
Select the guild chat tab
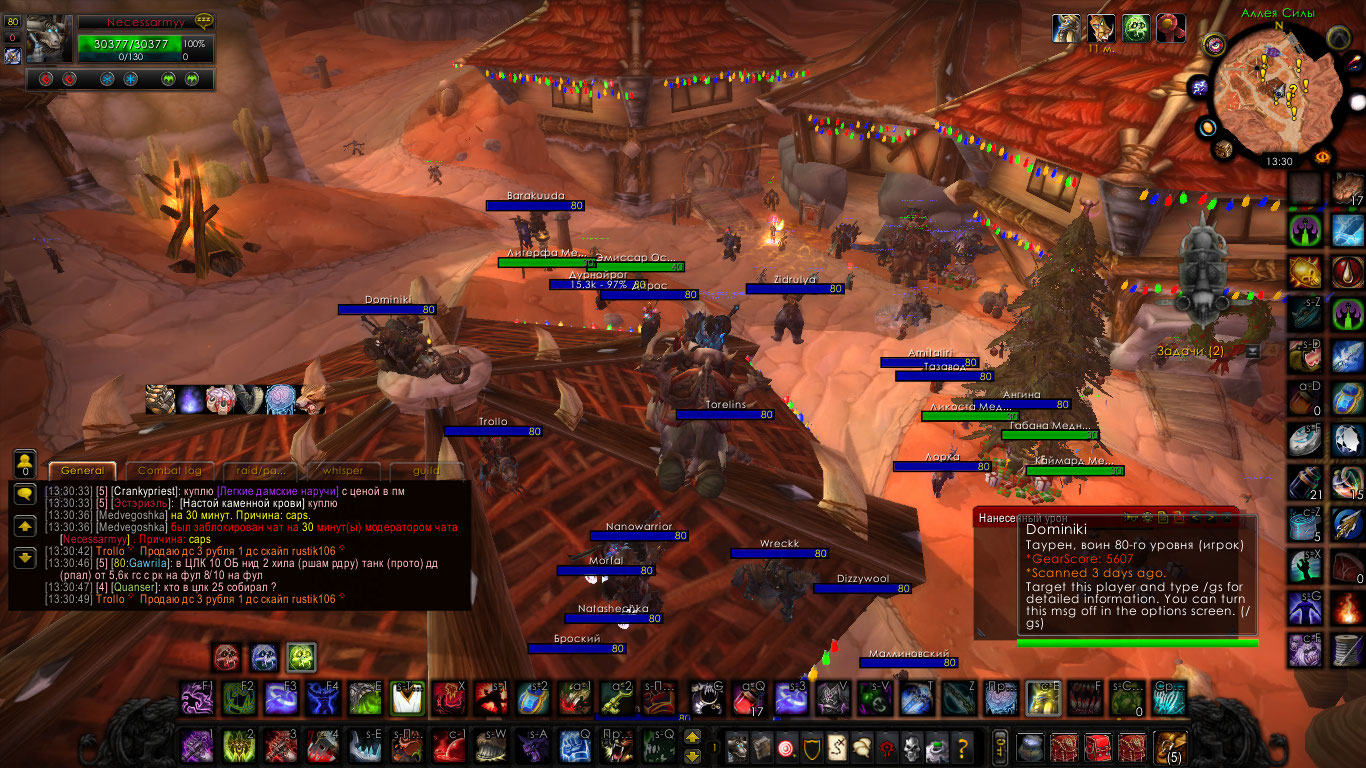pos(427,471)
